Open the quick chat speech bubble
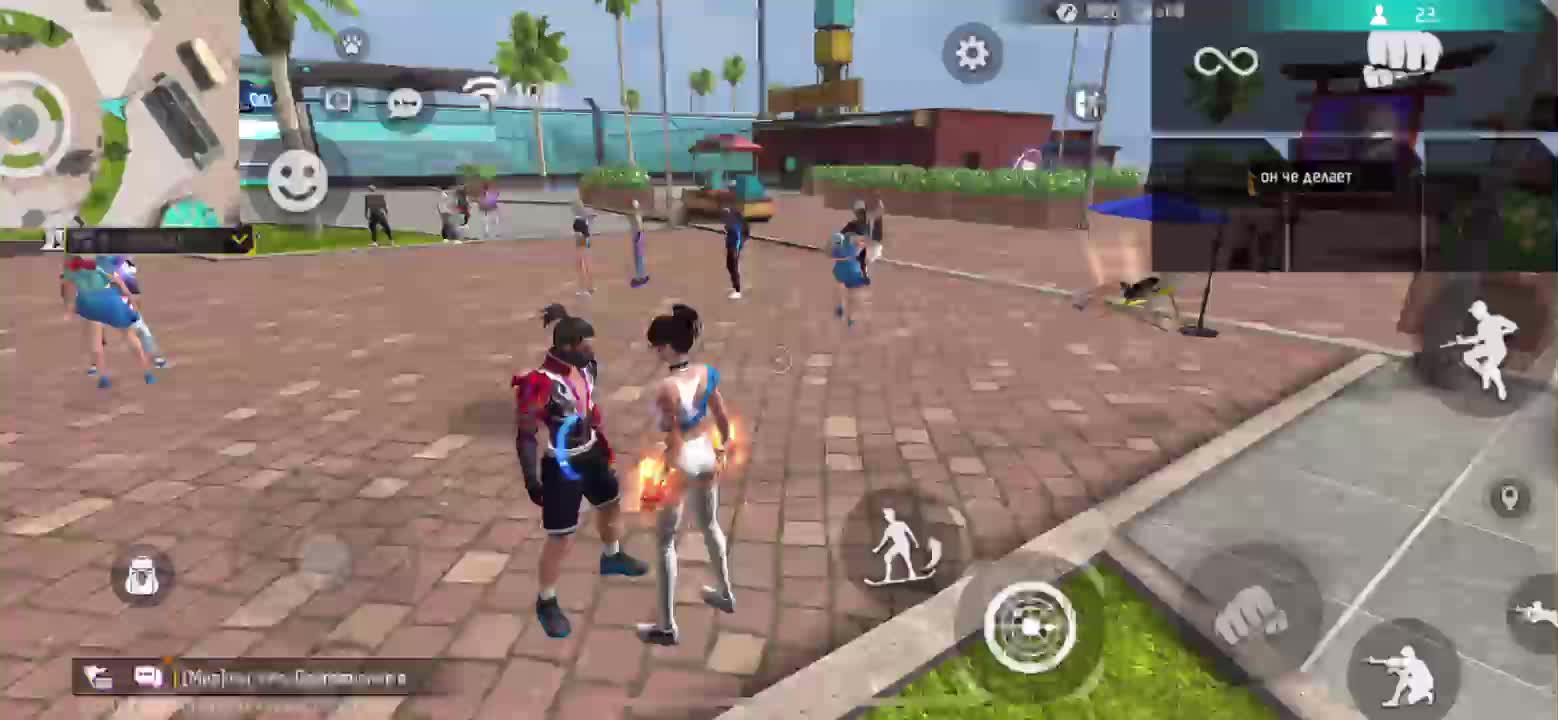1558x720 pixels. tap(404, 103)
